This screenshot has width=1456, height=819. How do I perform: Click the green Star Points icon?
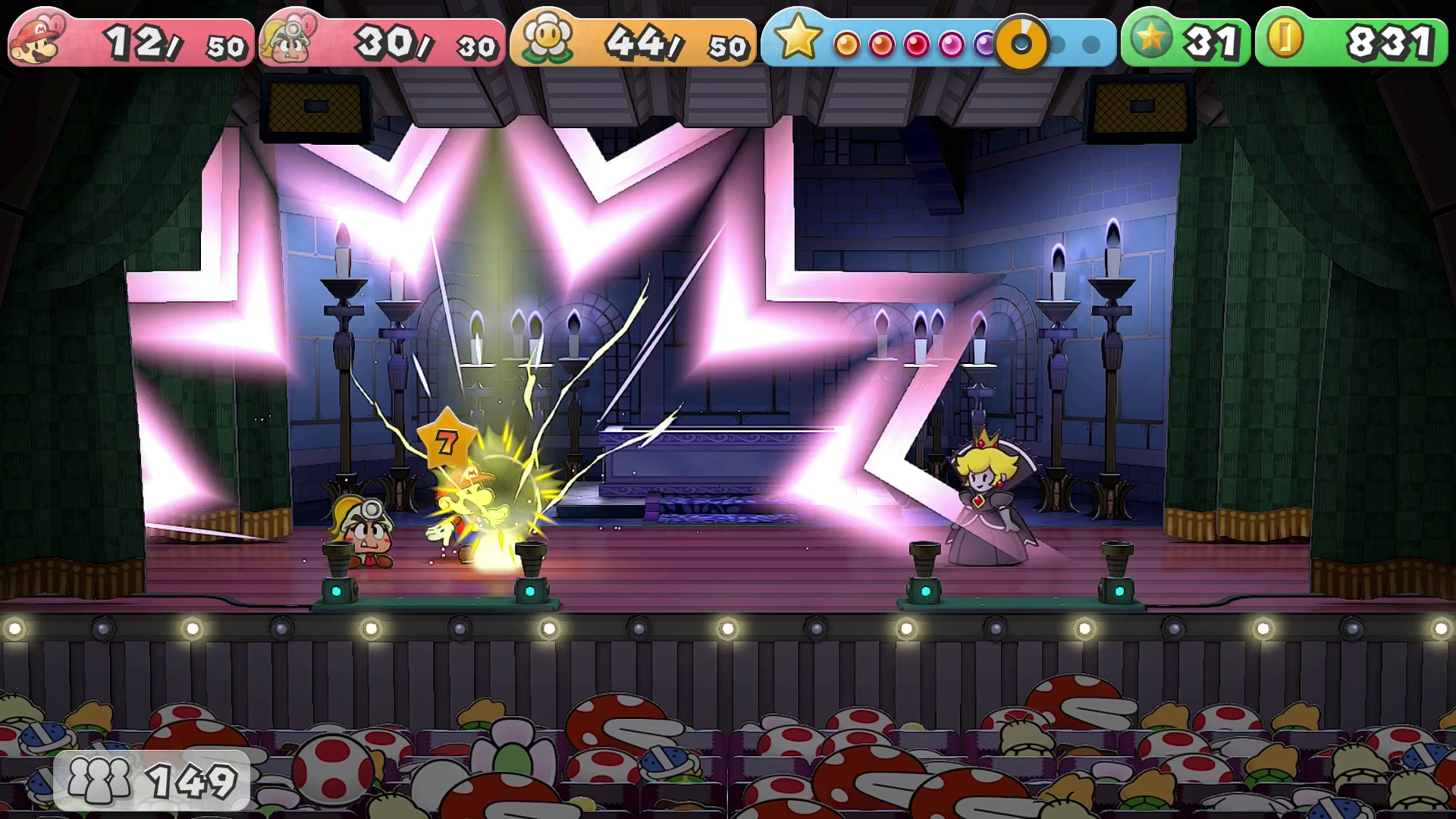point(1150,39)
